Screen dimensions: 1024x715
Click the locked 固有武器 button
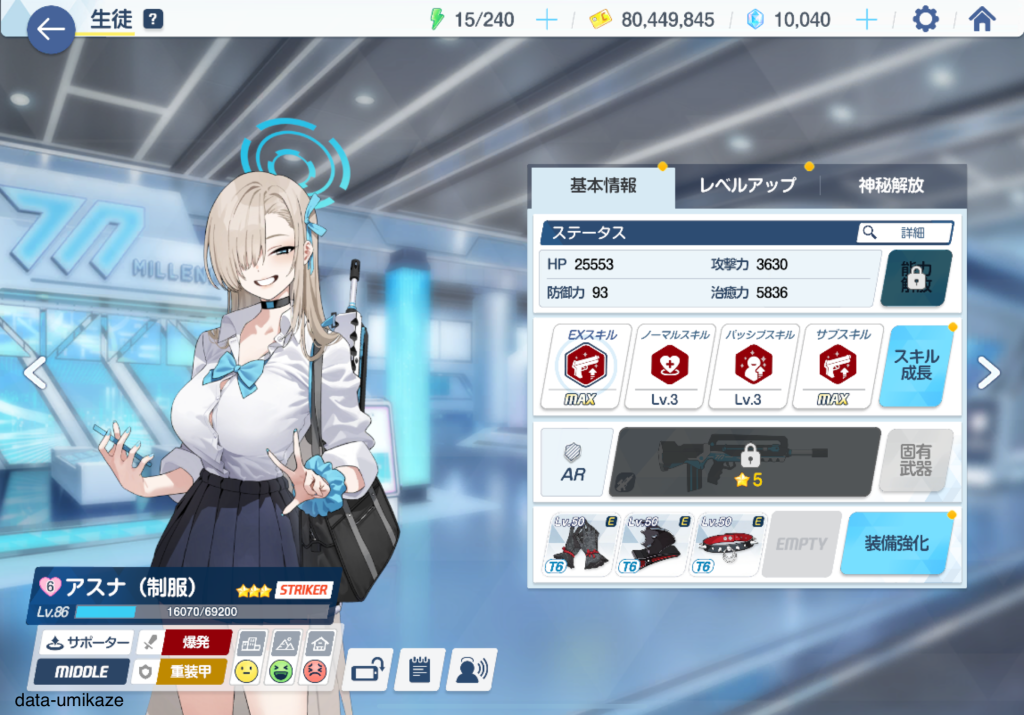point(916,462)
